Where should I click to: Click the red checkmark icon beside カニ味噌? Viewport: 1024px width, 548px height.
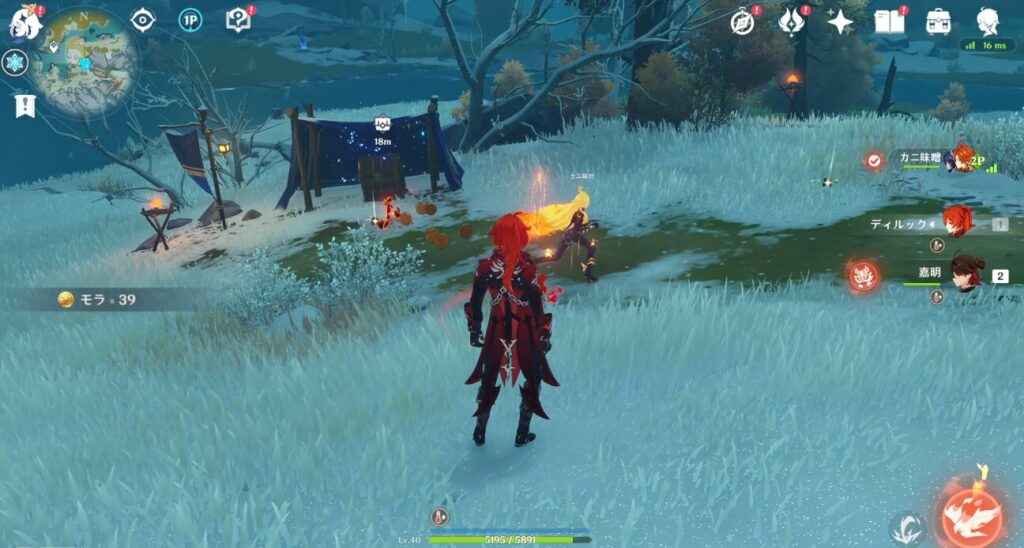(875, 160)
